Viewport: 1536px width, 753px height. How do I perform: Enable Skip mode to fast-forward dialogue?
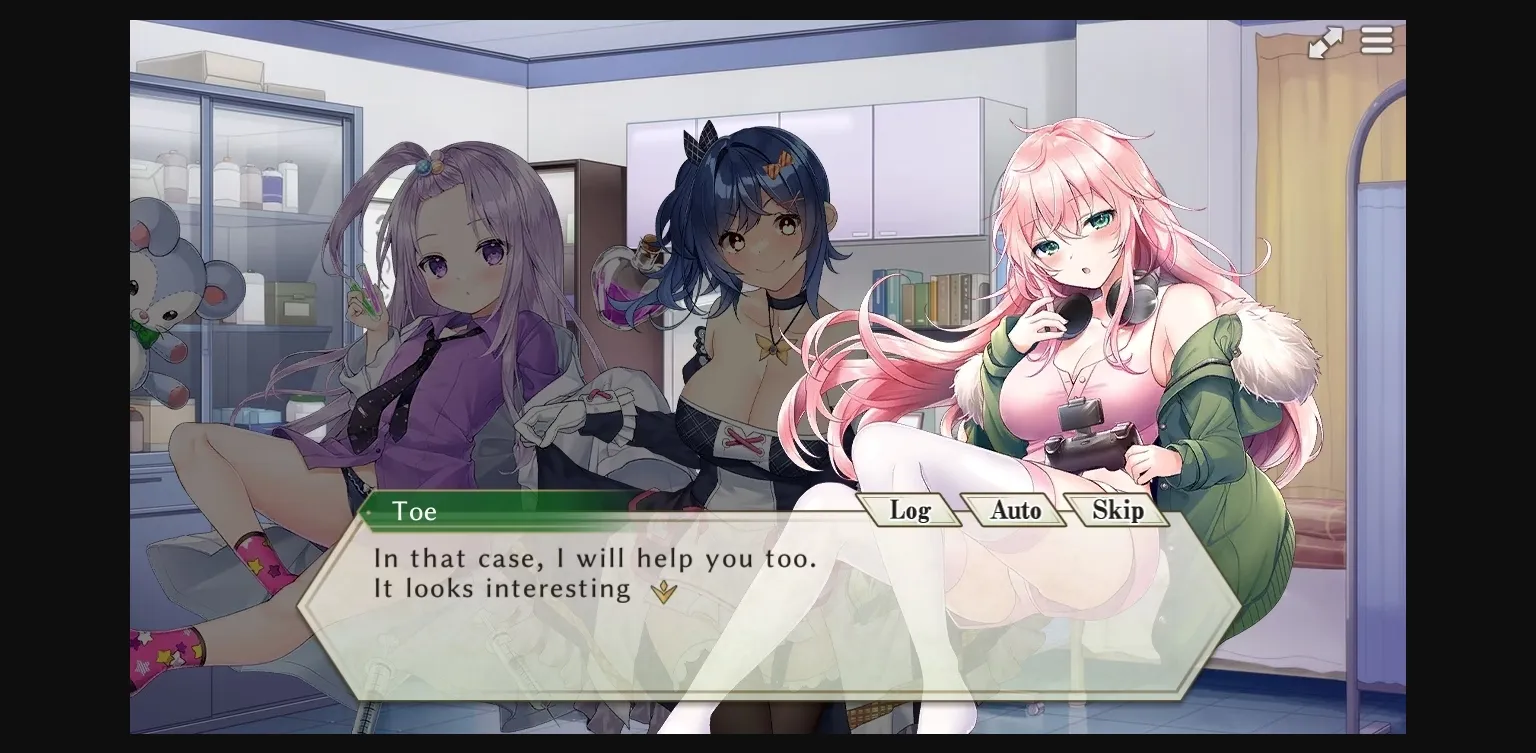(1117, 510)
